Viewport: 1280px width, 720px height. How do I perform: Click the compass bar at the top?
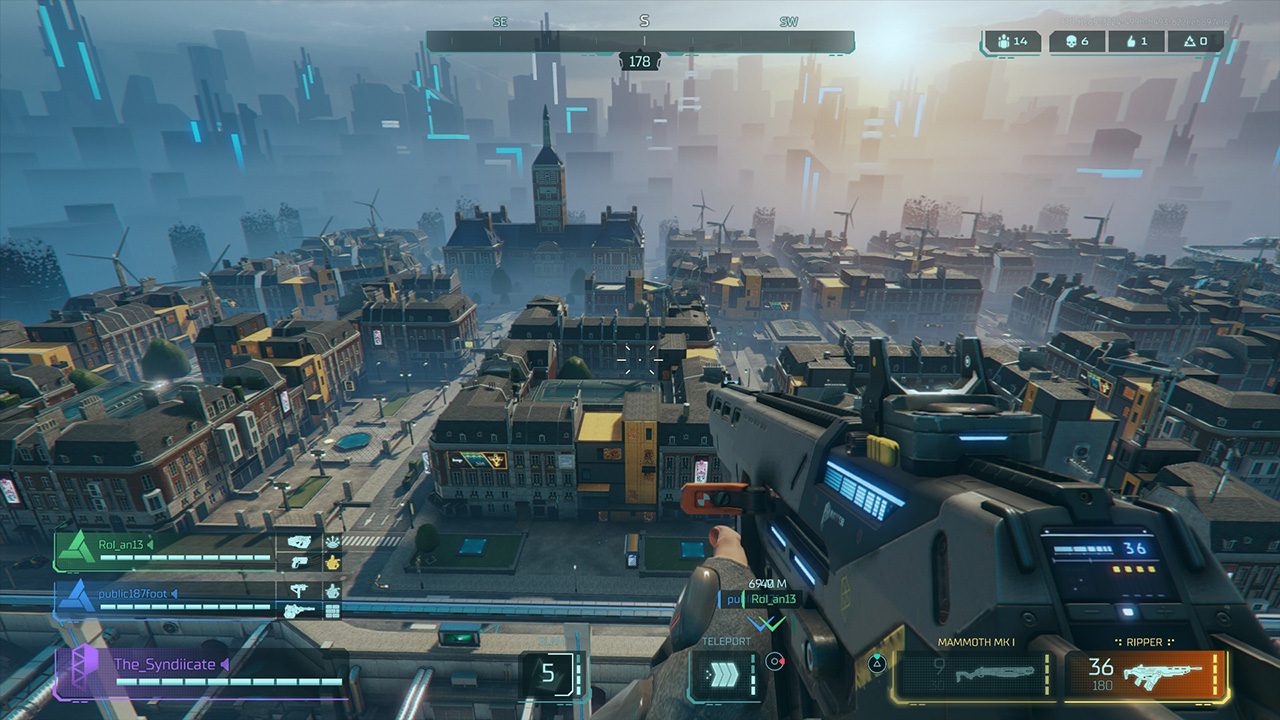coord(640,42)
